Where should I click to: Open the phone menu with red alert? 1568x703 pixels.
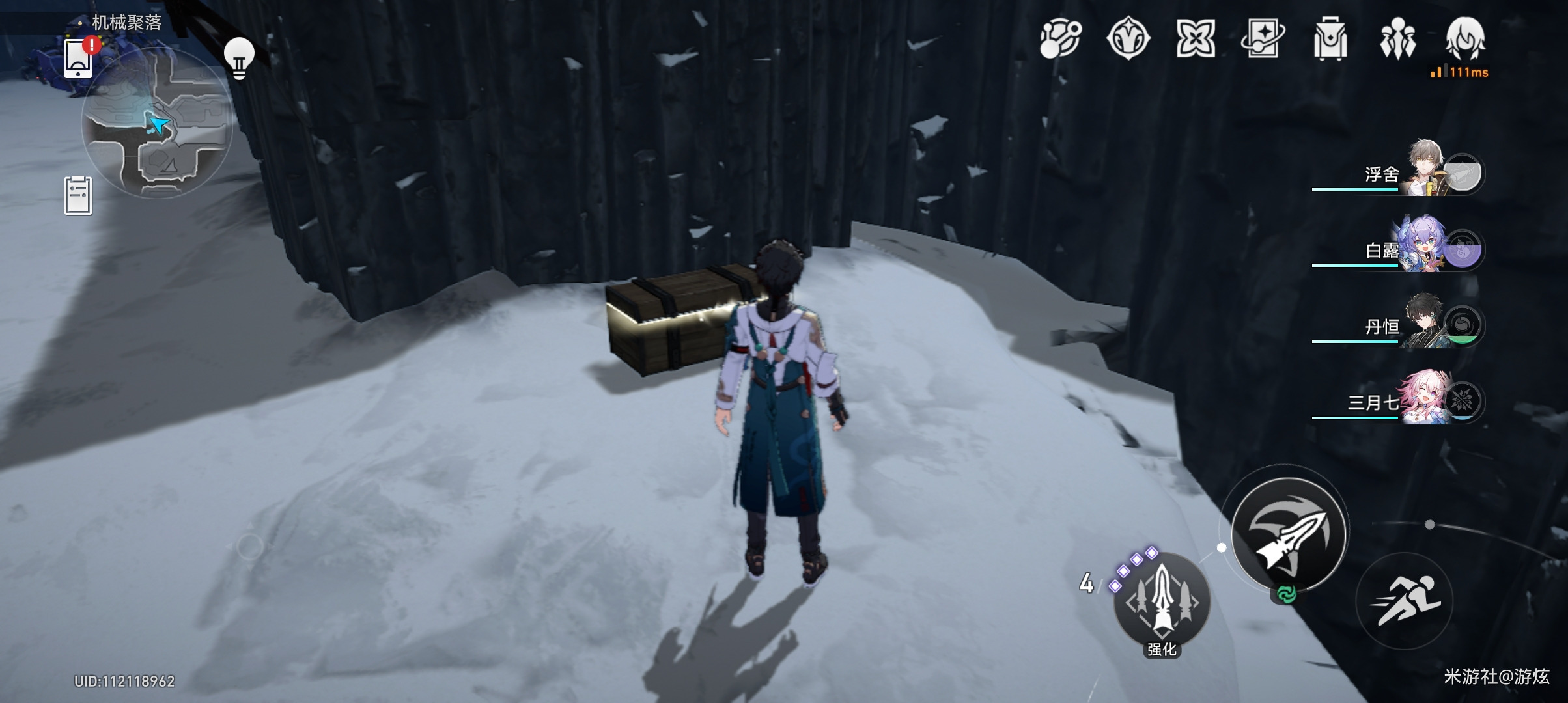79,59
